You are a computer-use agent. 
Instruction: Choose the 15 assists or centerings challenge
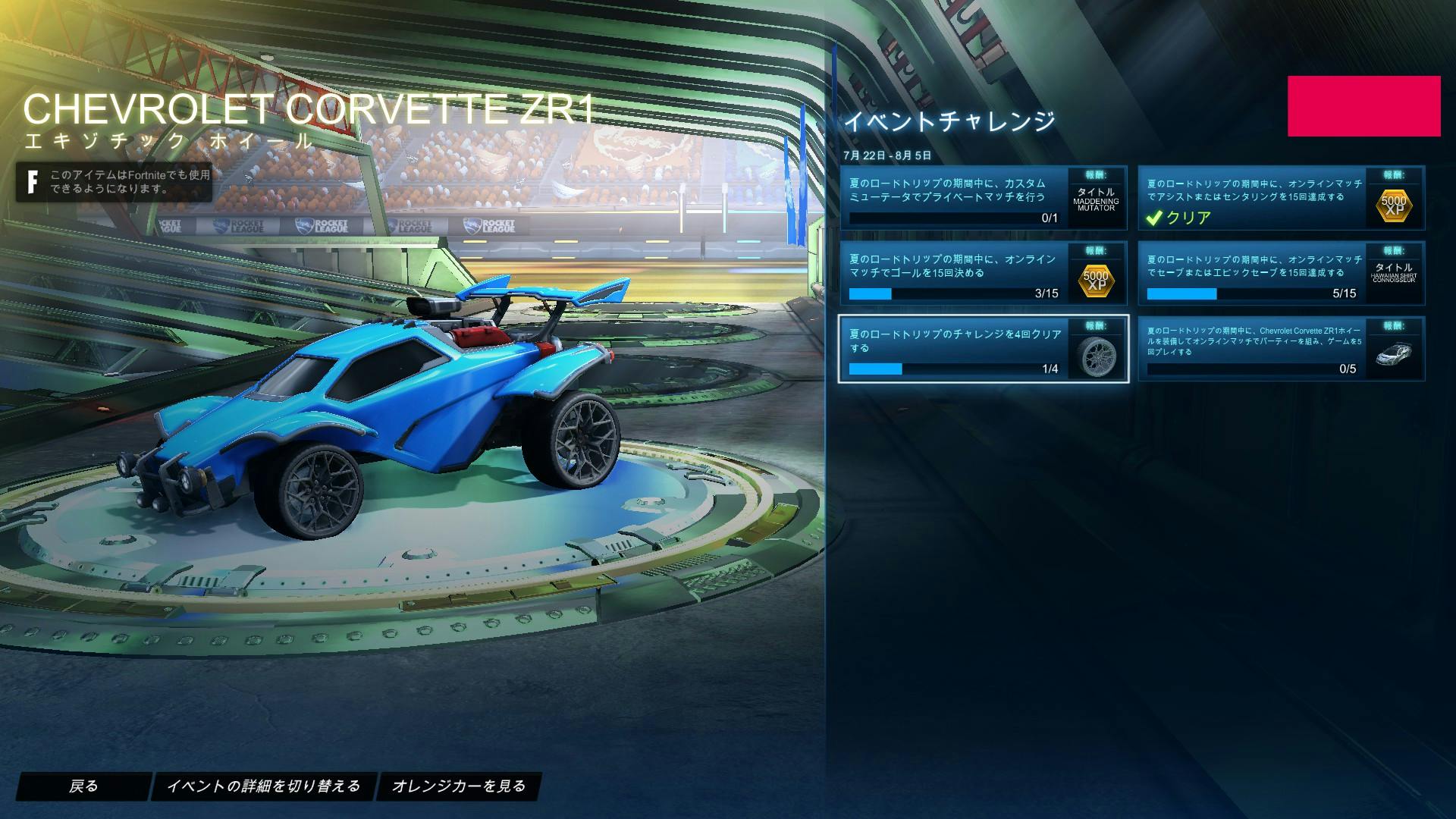[x=1281, y=198]
